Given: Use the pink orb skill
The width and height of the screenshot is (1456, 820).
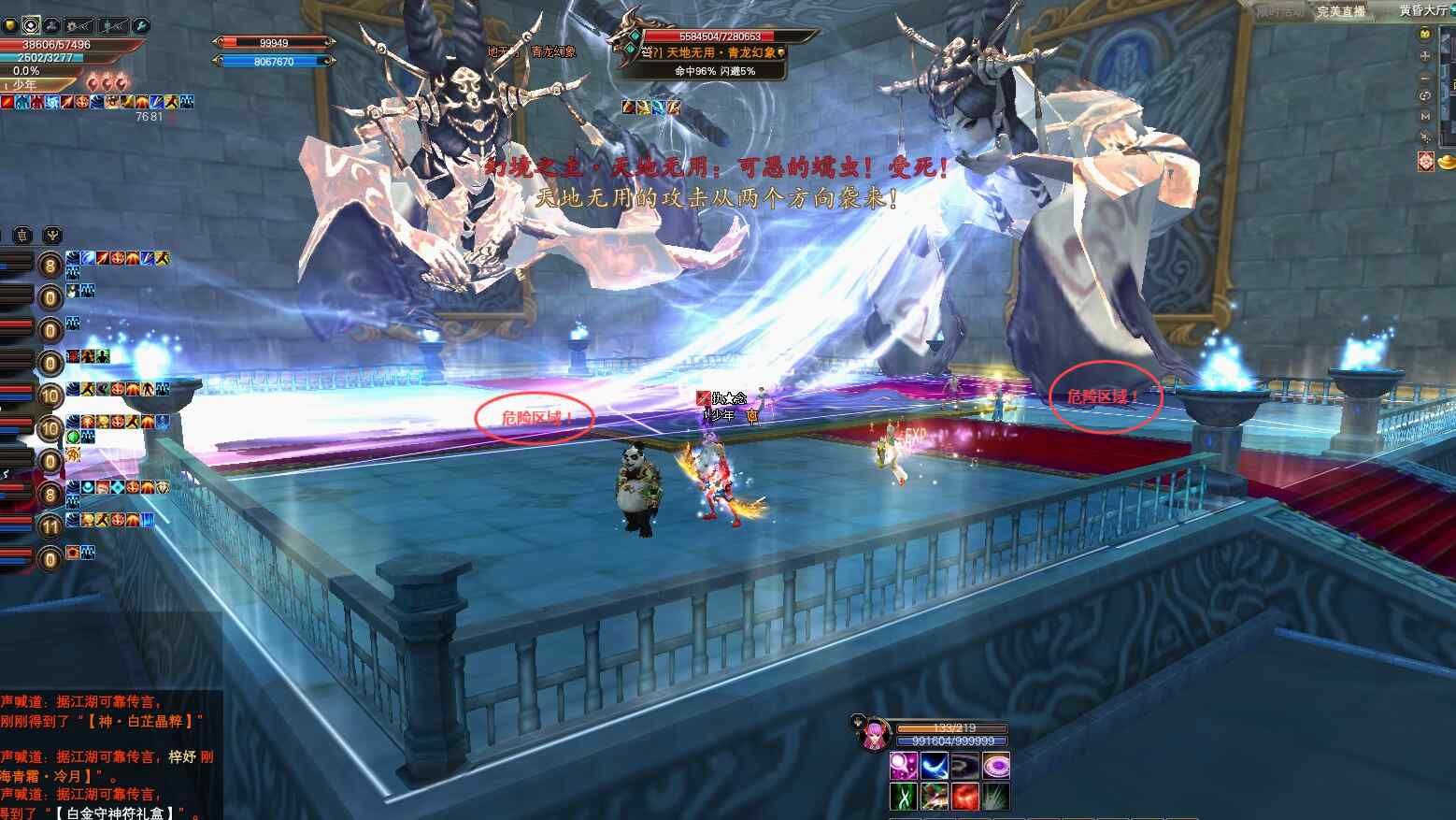Looking at the screenshot, I should click(x=903, y=767).
